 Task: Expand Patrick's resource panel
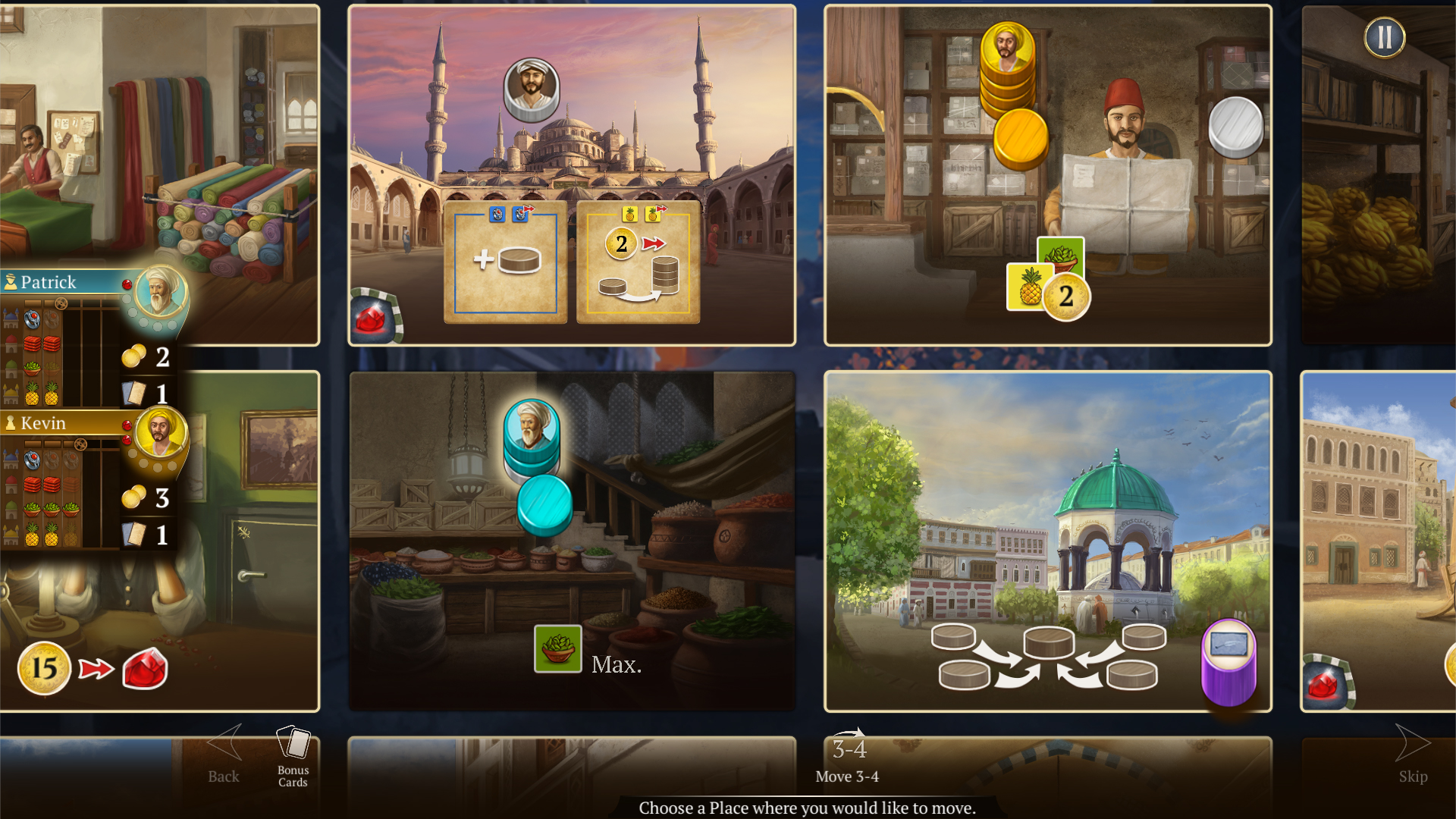[50, 281]
